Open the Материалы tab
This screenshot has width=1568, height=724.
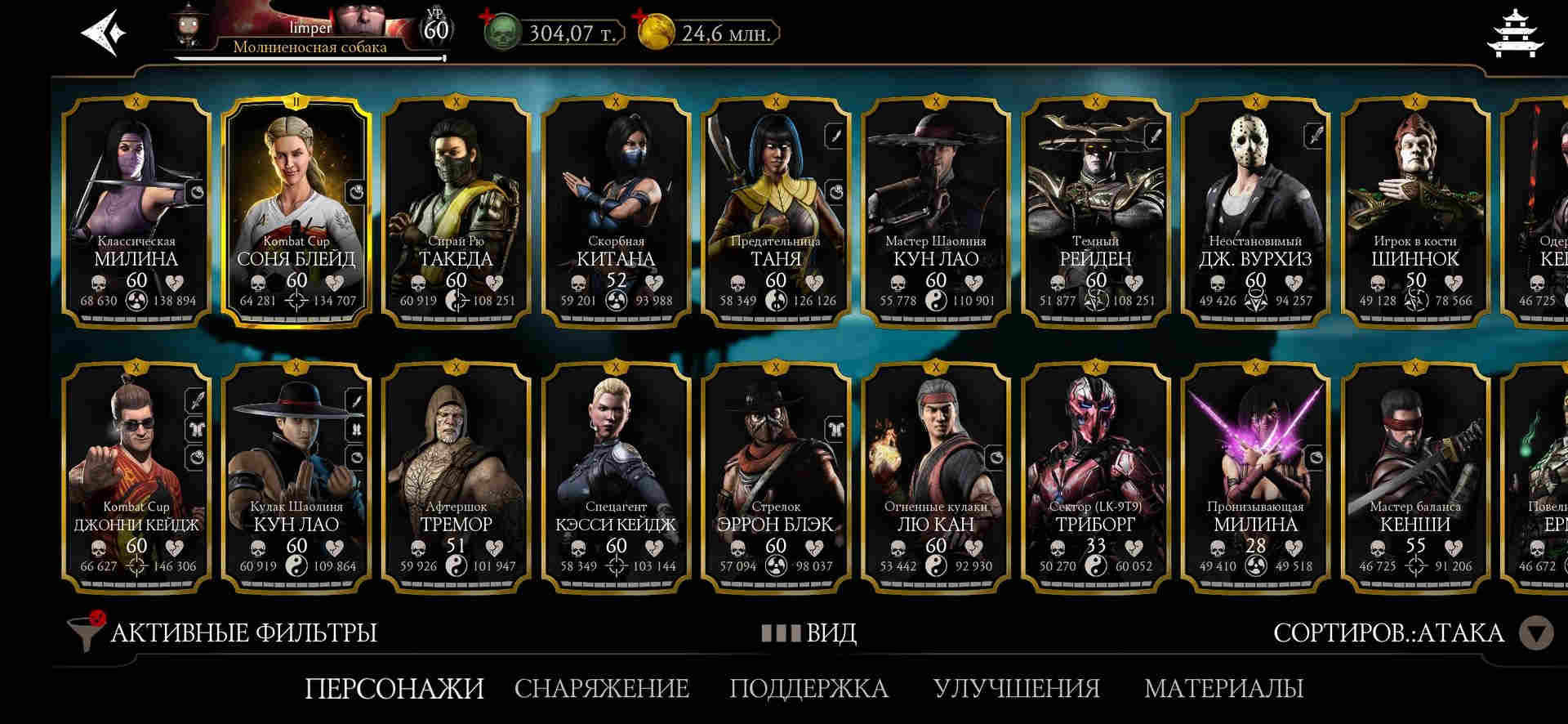click(1223, 689)
